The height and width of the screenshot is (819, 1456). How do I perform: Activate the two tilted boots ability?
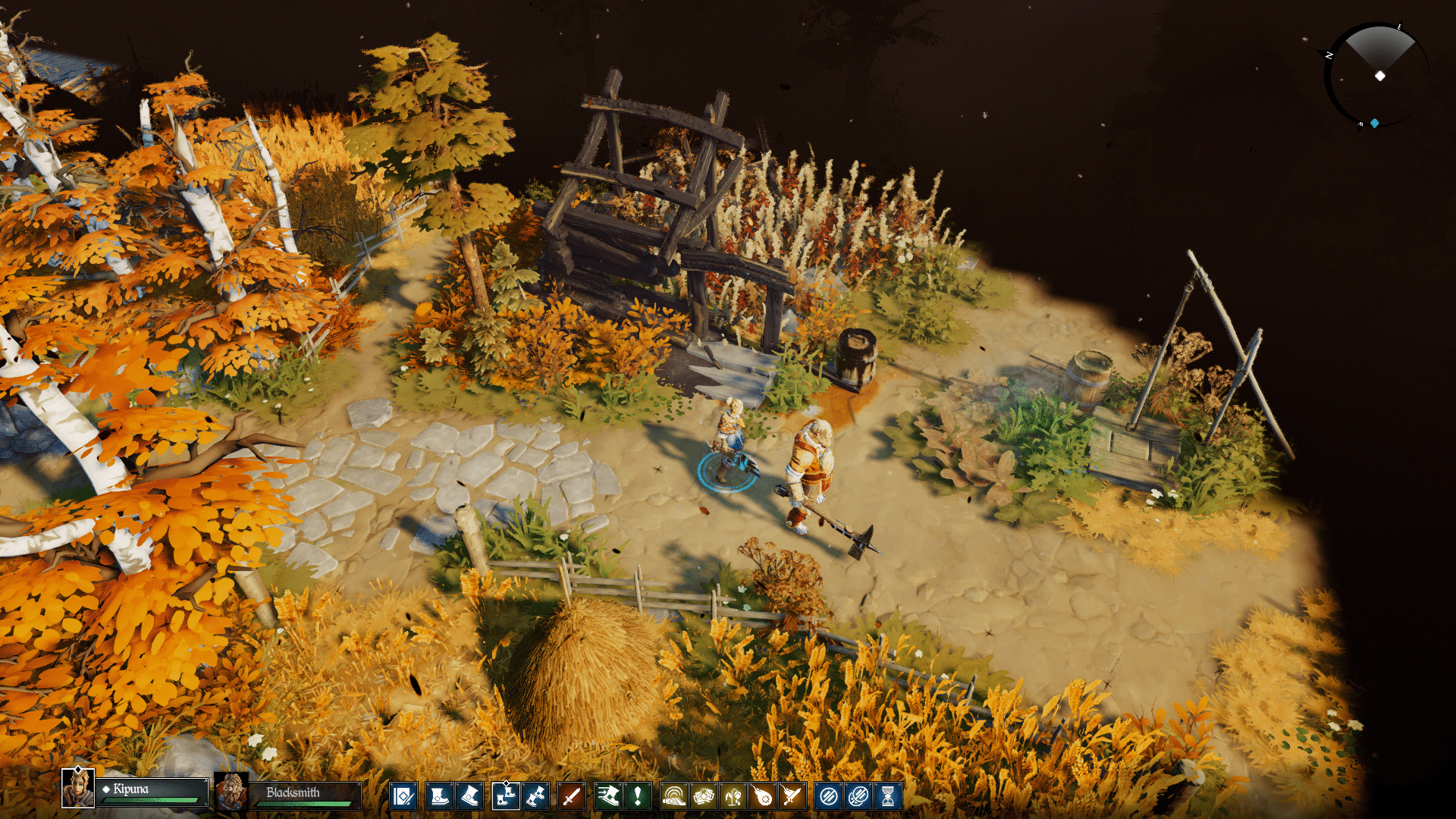pyautogui.click(x=535, y=796)
